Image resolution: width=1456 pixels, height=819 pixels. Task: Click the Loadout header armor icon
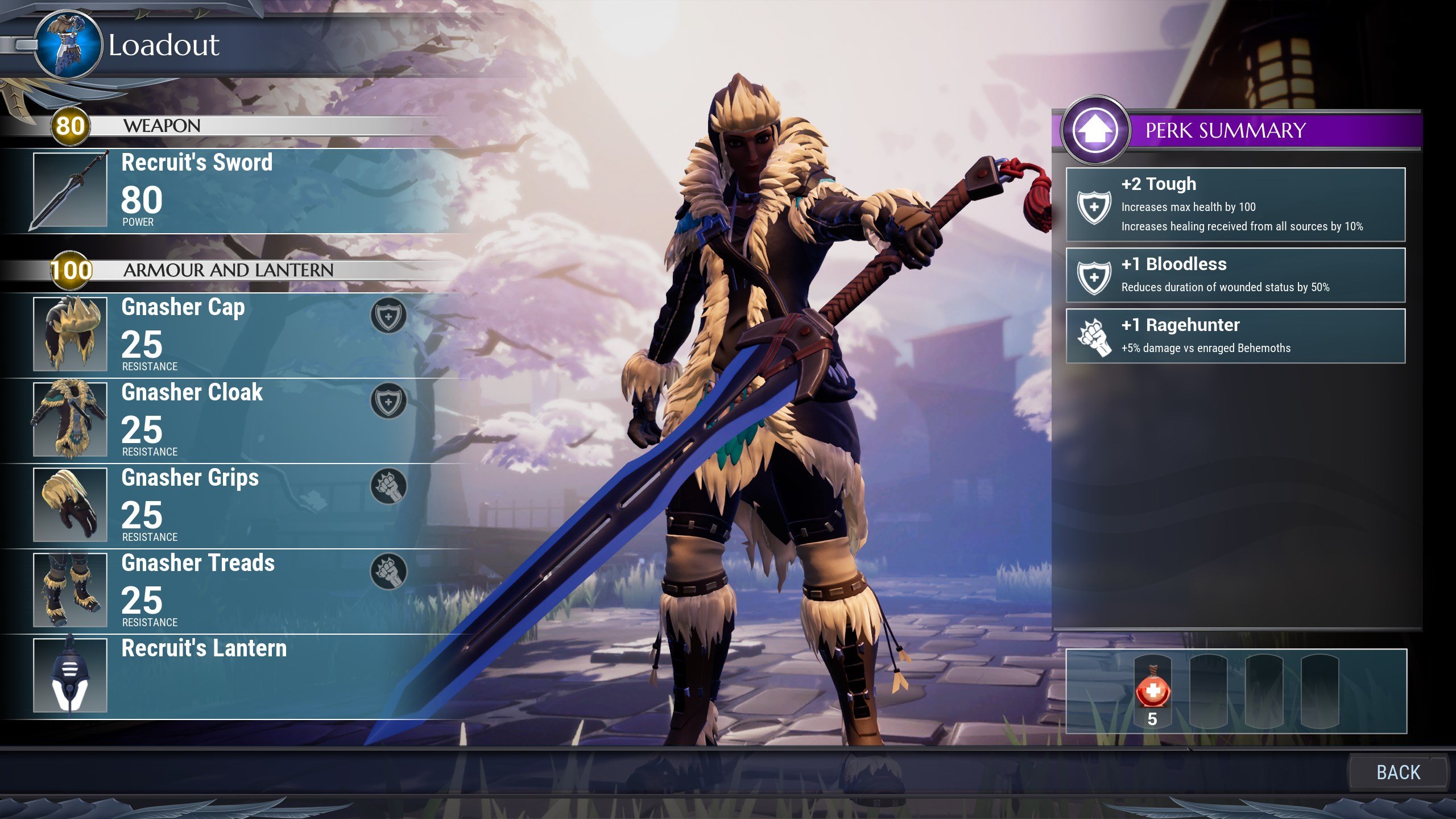coord(69,44)
